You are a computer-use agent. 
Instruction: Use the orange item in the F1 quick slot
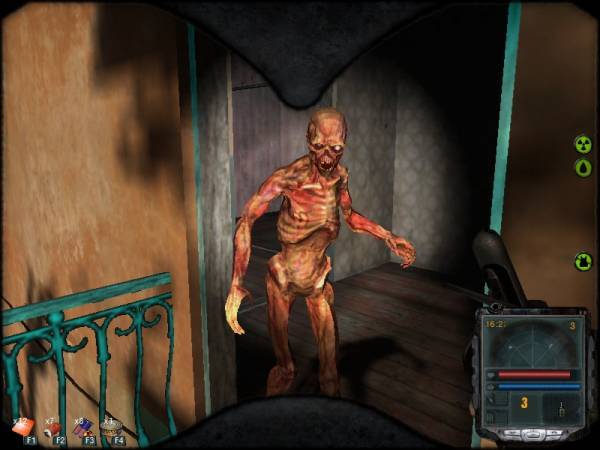tap(22, 427)
